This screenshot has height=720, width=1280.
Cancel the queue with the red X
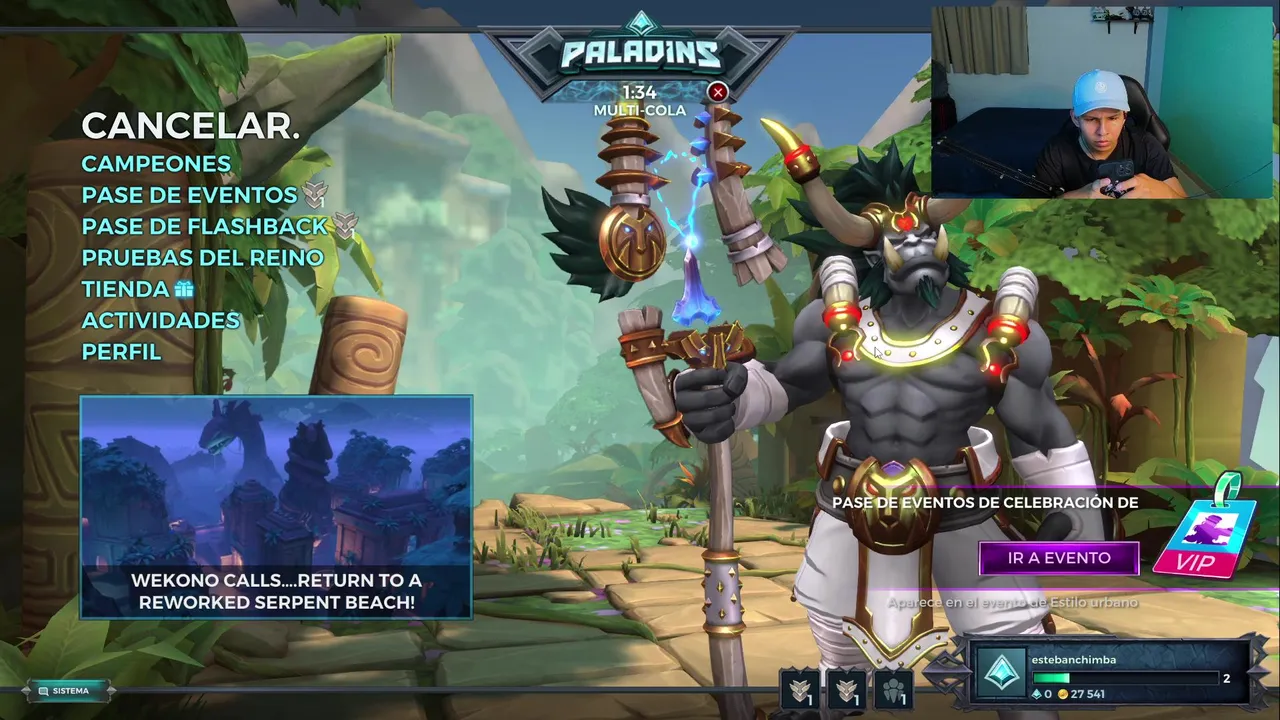(717, 93)
